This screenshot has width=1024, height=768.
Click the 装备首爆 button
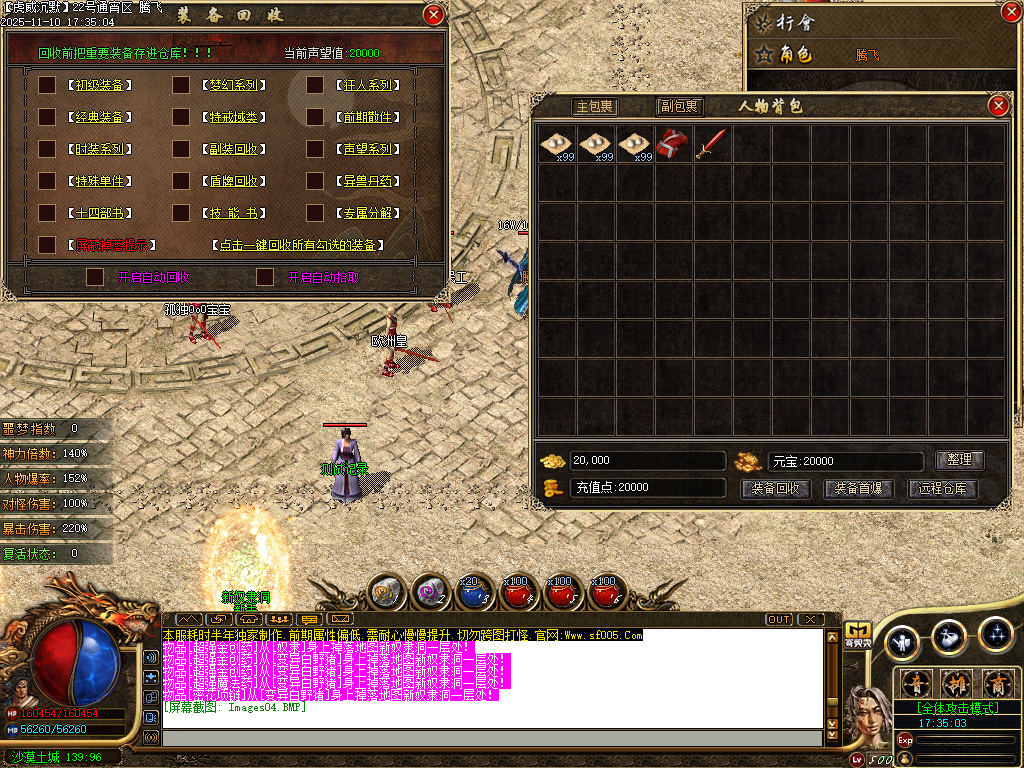(858, 489)
